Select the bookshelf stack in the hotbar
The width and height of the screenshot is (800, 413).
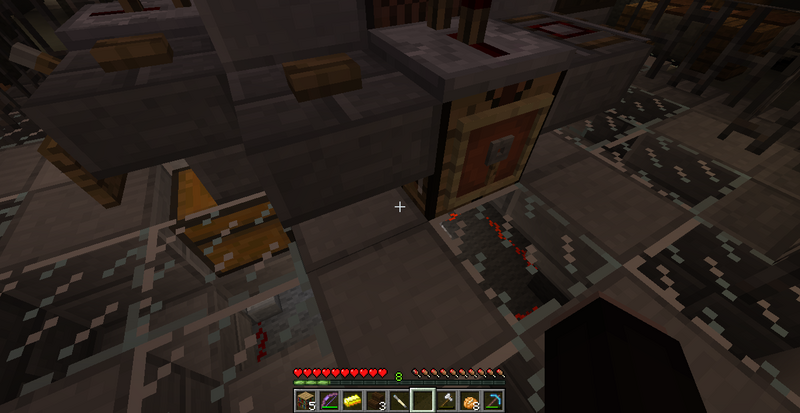tap(307, 400)
